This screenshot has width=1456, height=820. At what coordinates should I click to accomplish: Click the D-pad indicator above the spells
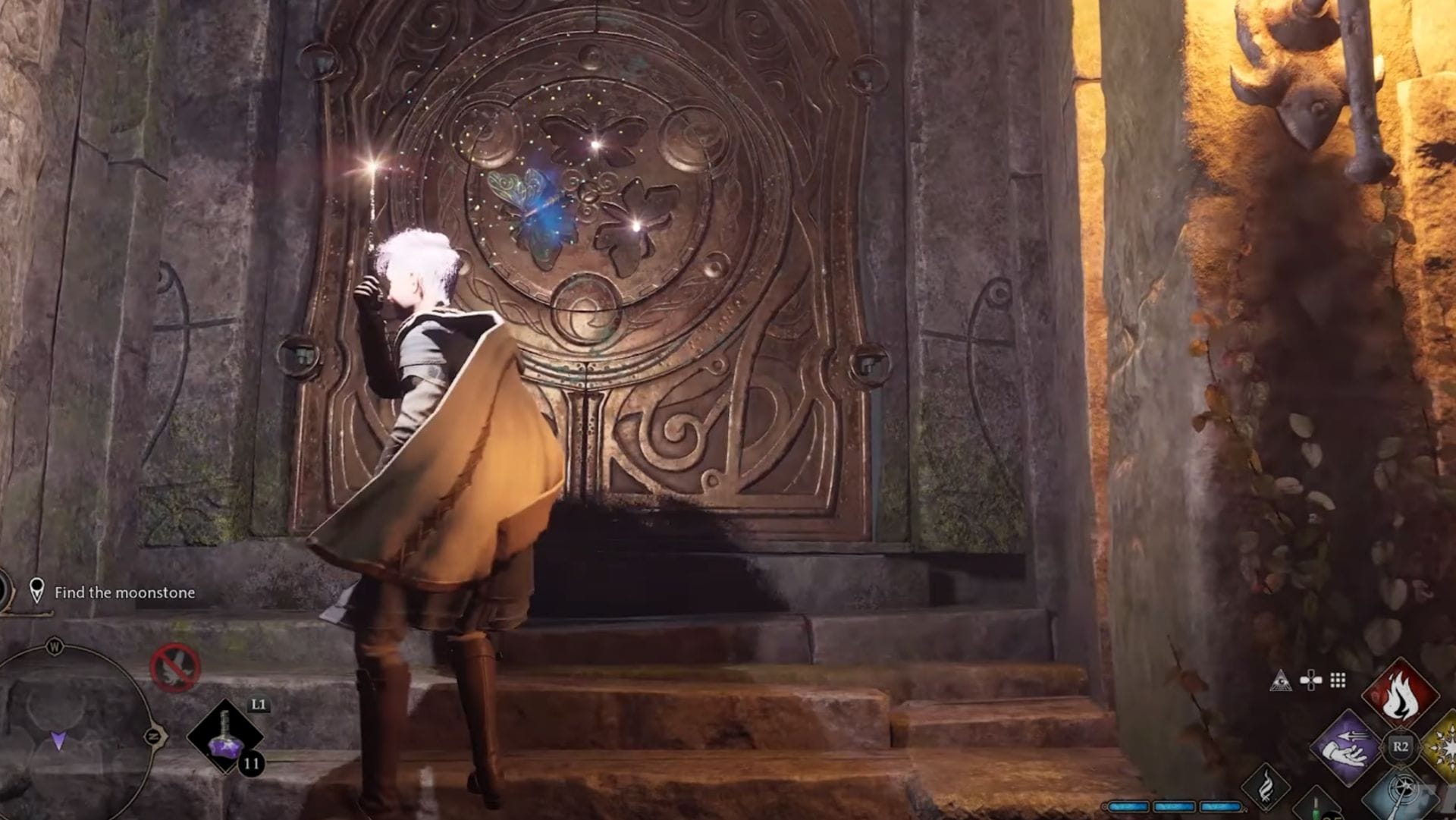1310,681
